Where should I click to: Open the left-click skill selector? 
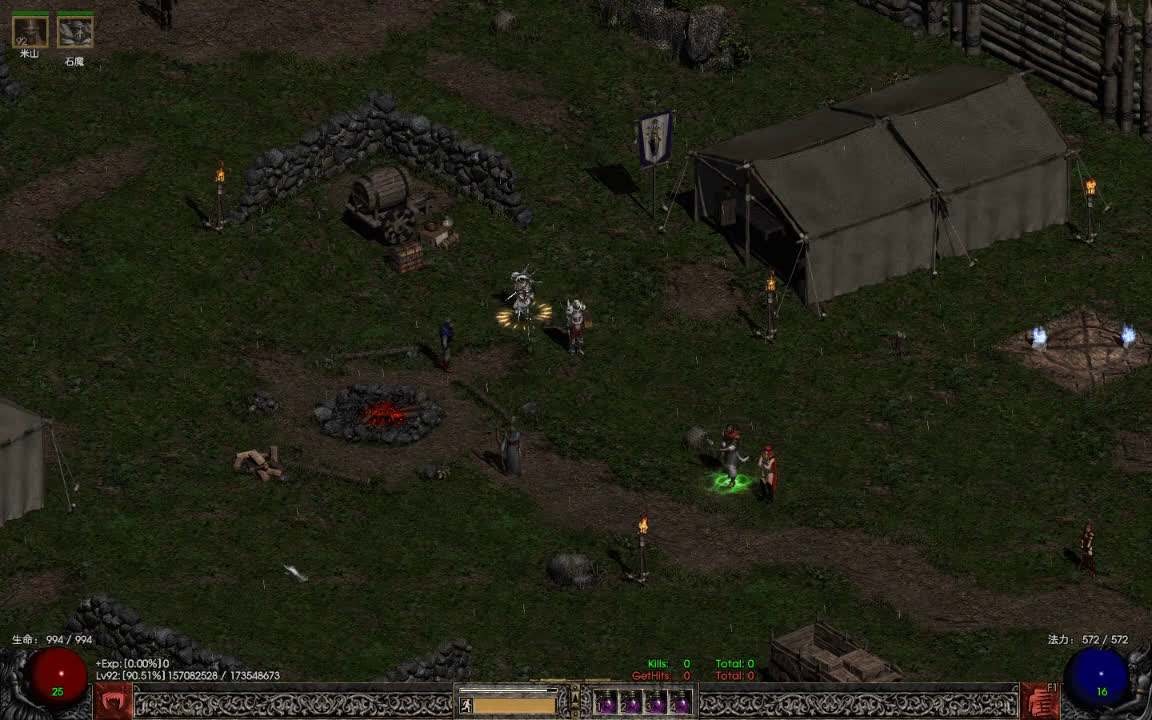tap(113, 701)
